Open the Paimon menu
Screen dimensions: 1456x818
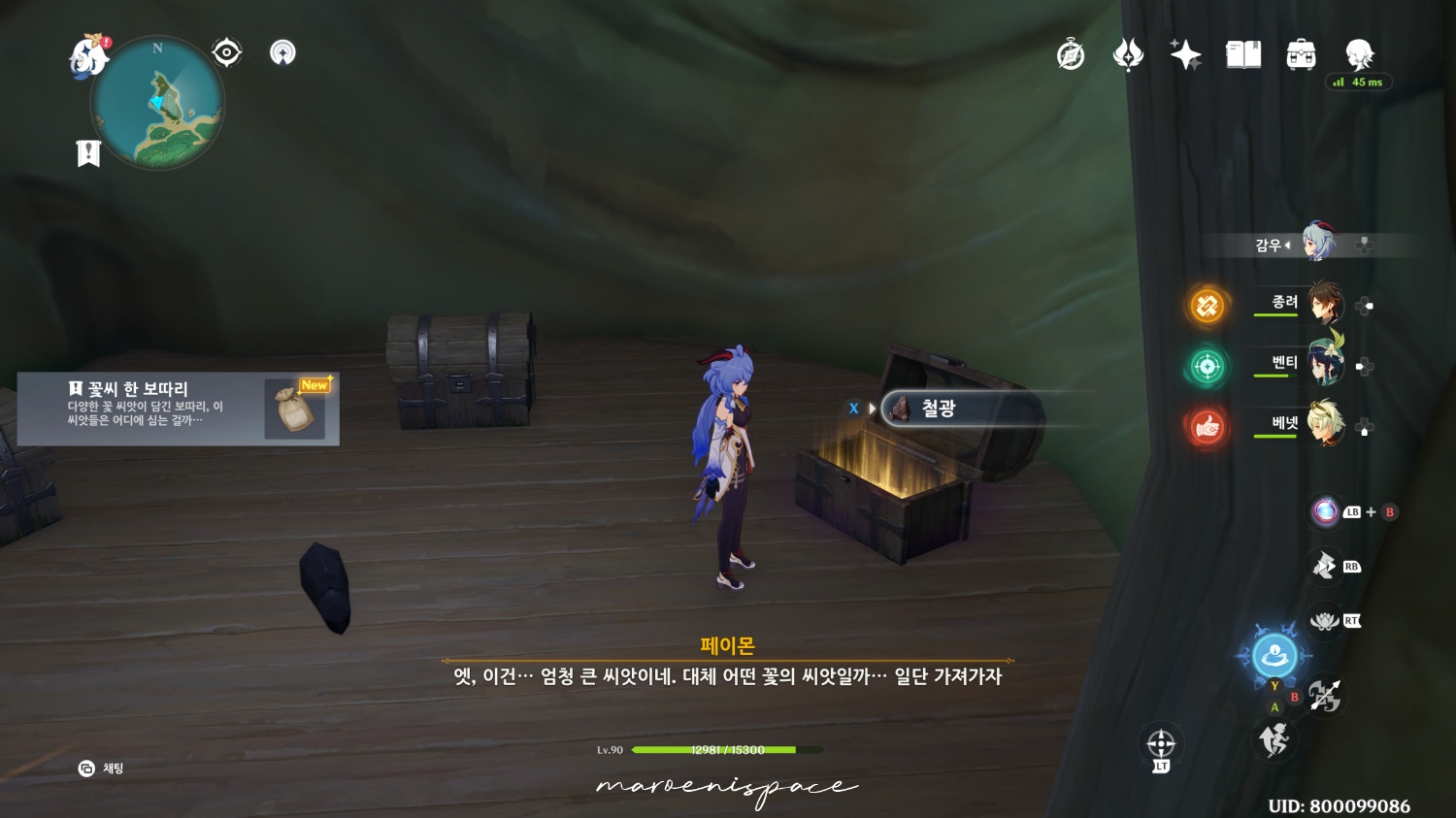point(85,55)
